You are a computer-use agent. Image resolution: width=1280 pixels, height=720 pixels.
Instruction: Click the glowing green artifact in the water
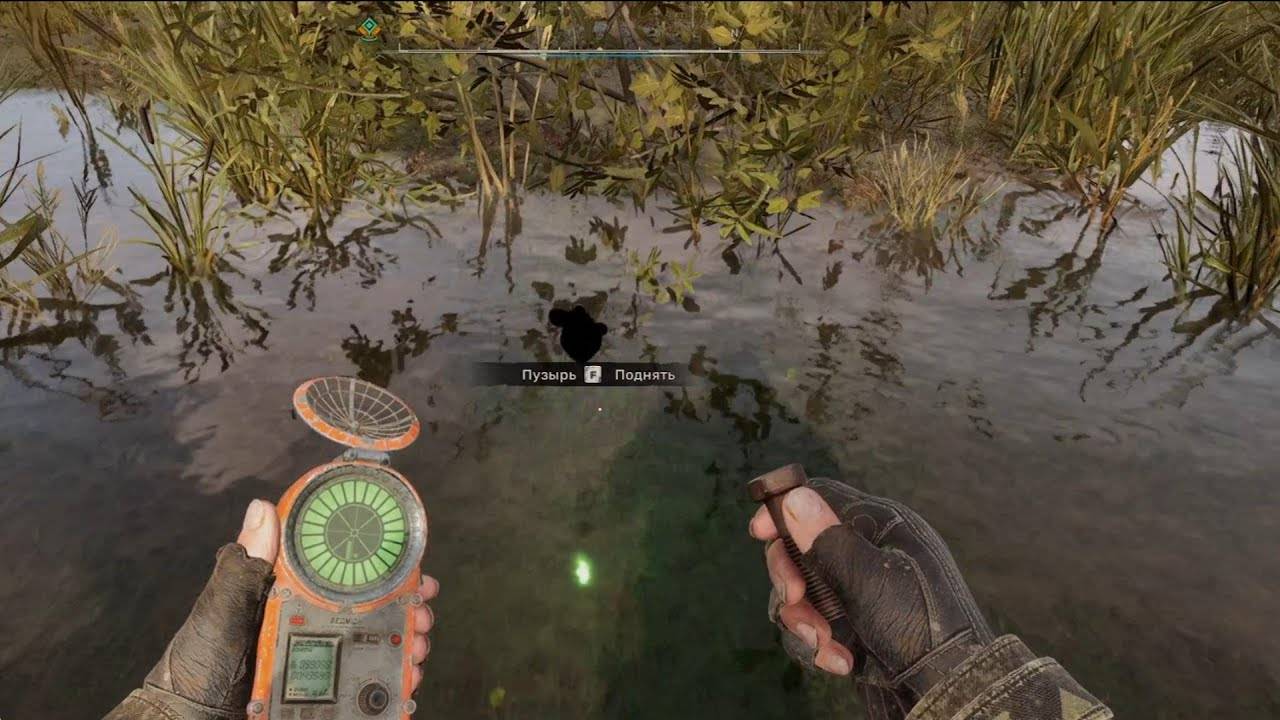[x=583, y=568]
